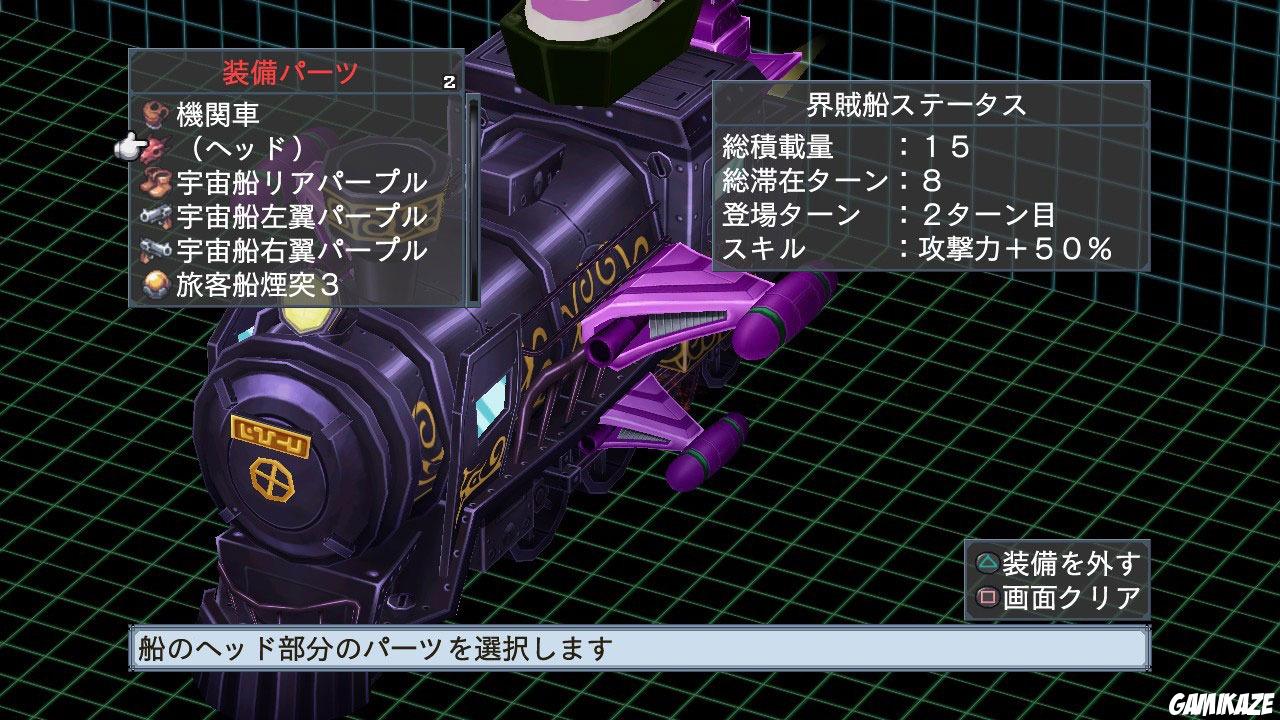The width and height of the screenshot is (1280, 720).
Task: Click the square button icon beside 画面クリア
Action: (986, 599)
